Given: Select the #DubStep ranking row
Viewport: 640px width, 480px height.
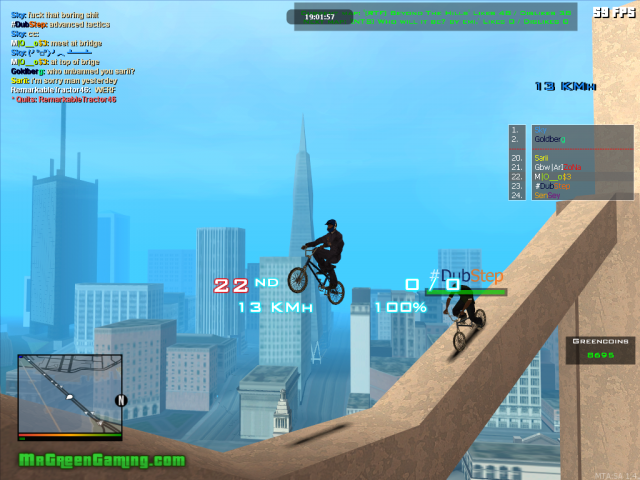Looking at the screenshot, I should [553, 186].
